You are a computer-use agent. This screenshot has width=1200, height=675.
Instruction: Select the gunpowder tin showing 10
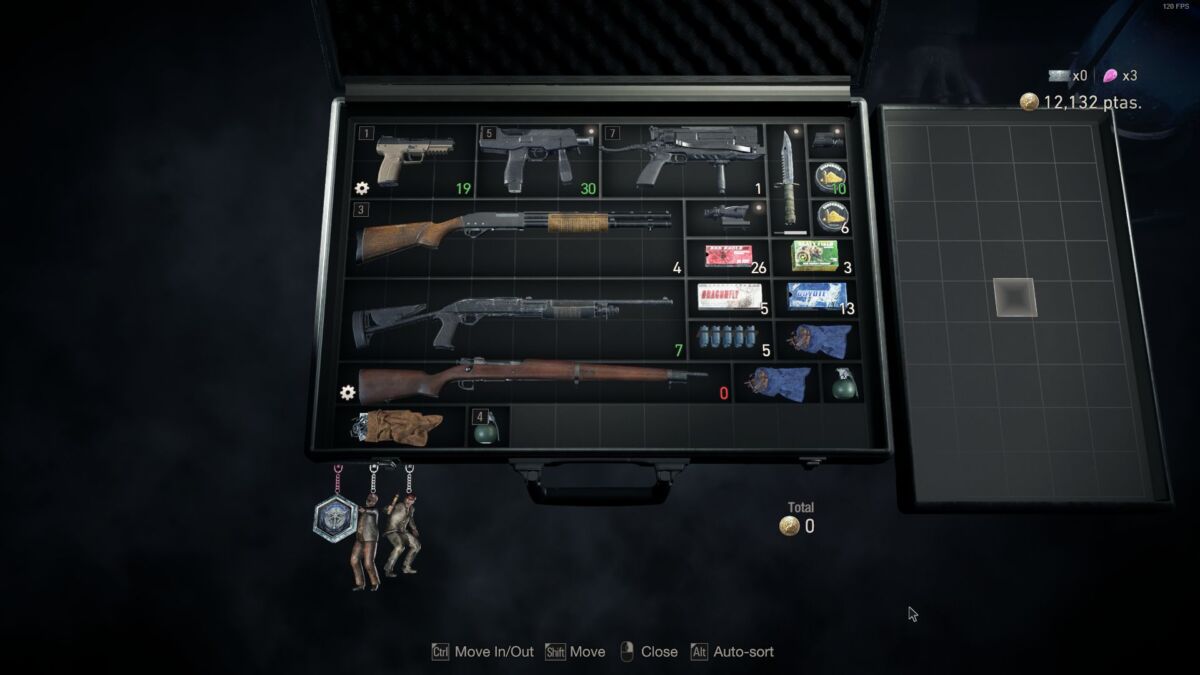(829, 179)
